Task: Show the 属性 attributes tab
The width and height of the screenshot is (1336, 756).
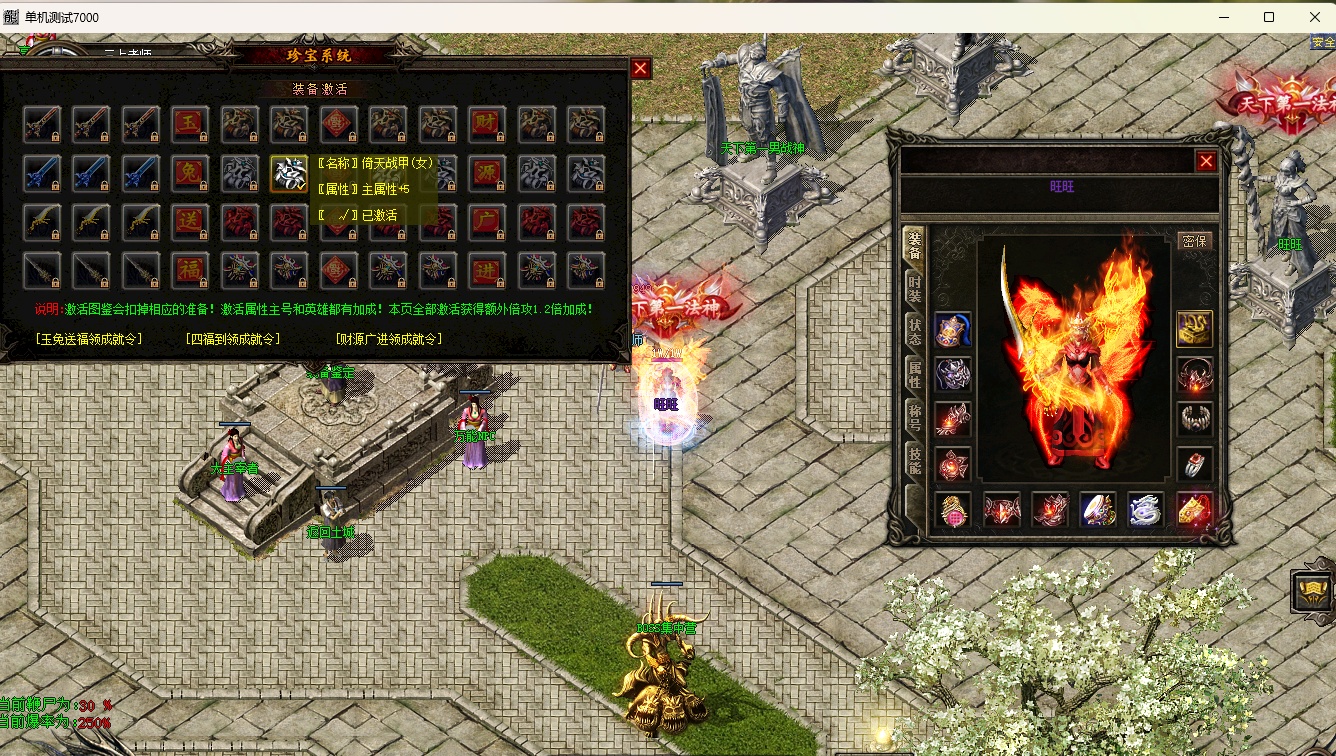Action: point(914,375)
